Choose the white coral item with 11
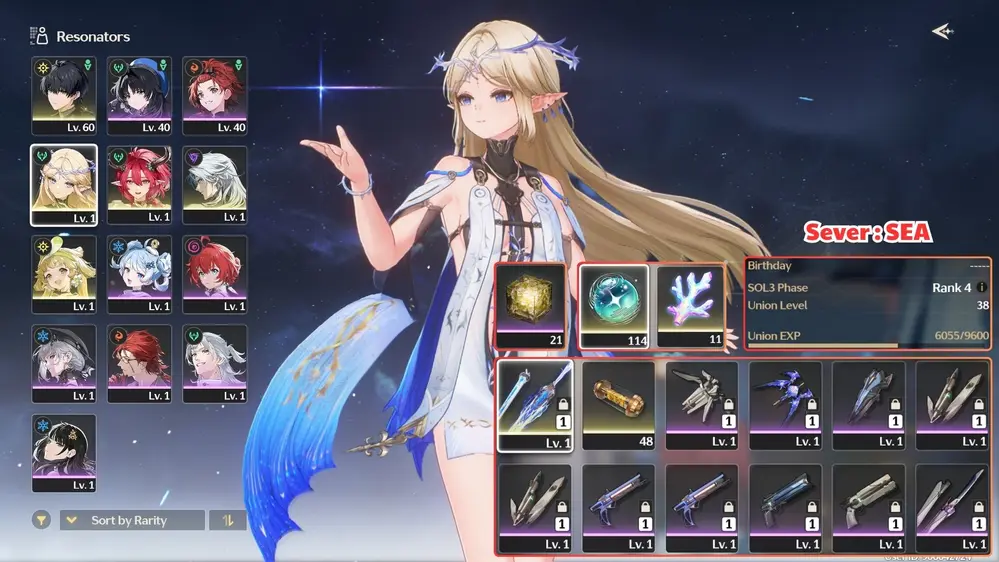This screenshot has width=999, height=562. tap(691, 306)
